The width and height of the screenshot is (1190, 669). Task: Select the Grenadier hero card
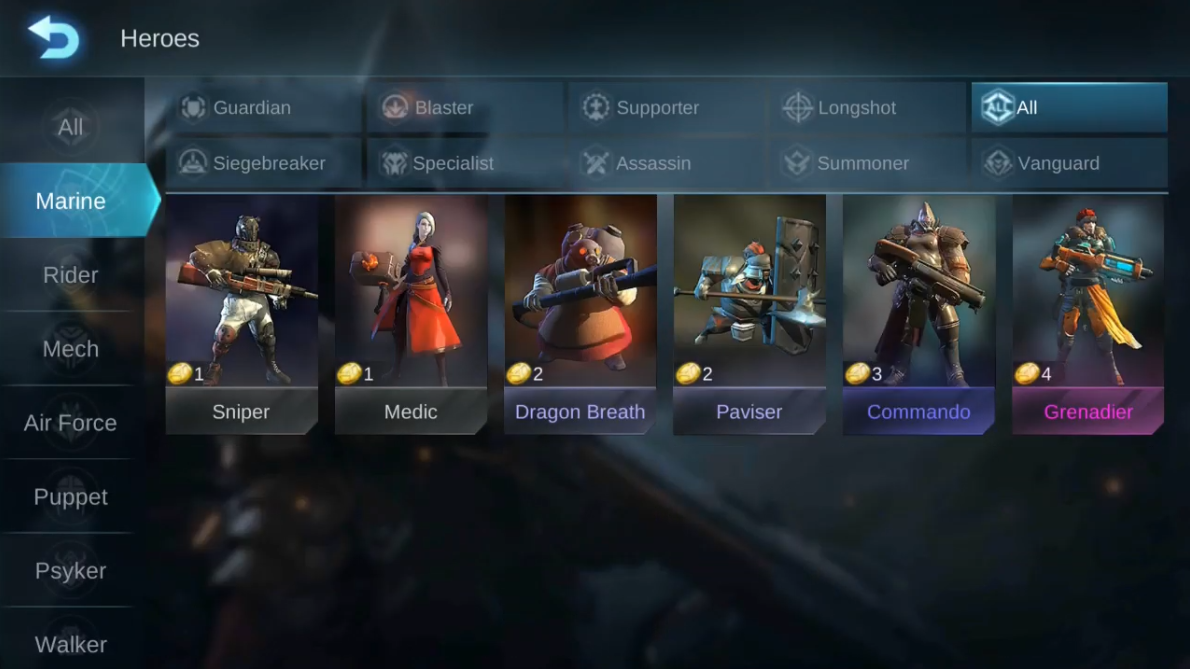coord(1088,314)
